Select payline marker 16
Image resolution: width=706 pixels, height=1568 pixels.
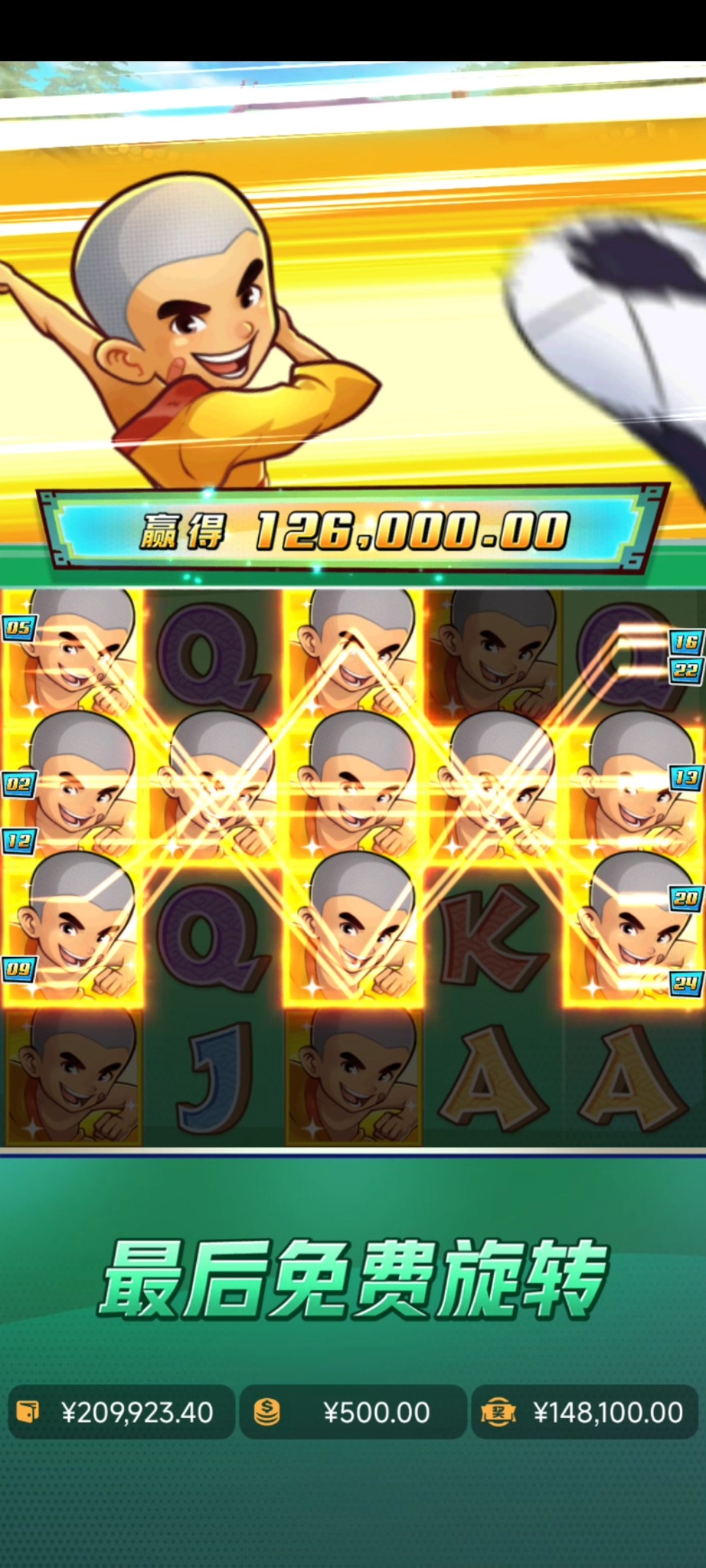tap(686, 642)
